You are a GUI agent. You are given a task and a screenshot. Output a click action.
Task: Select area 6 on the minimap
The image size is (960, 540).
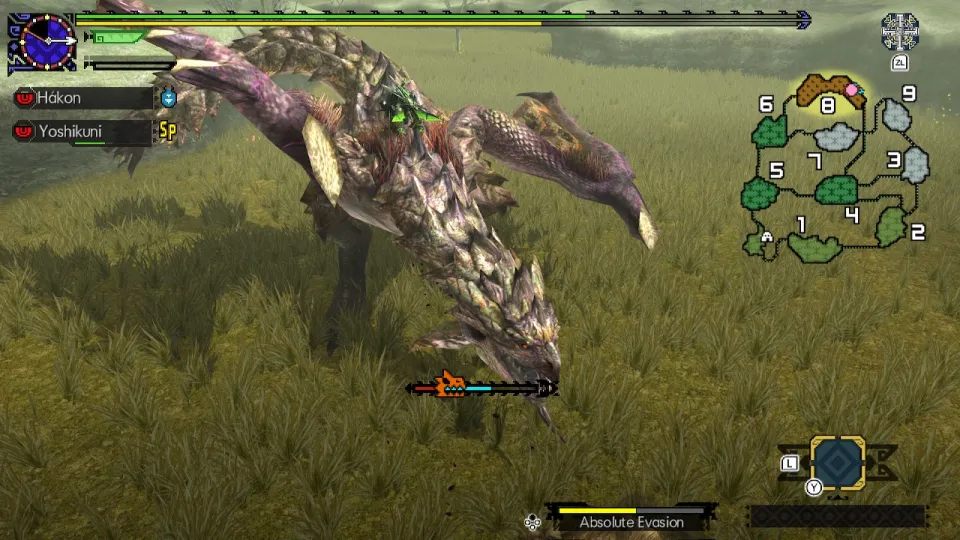pos(767,105)
